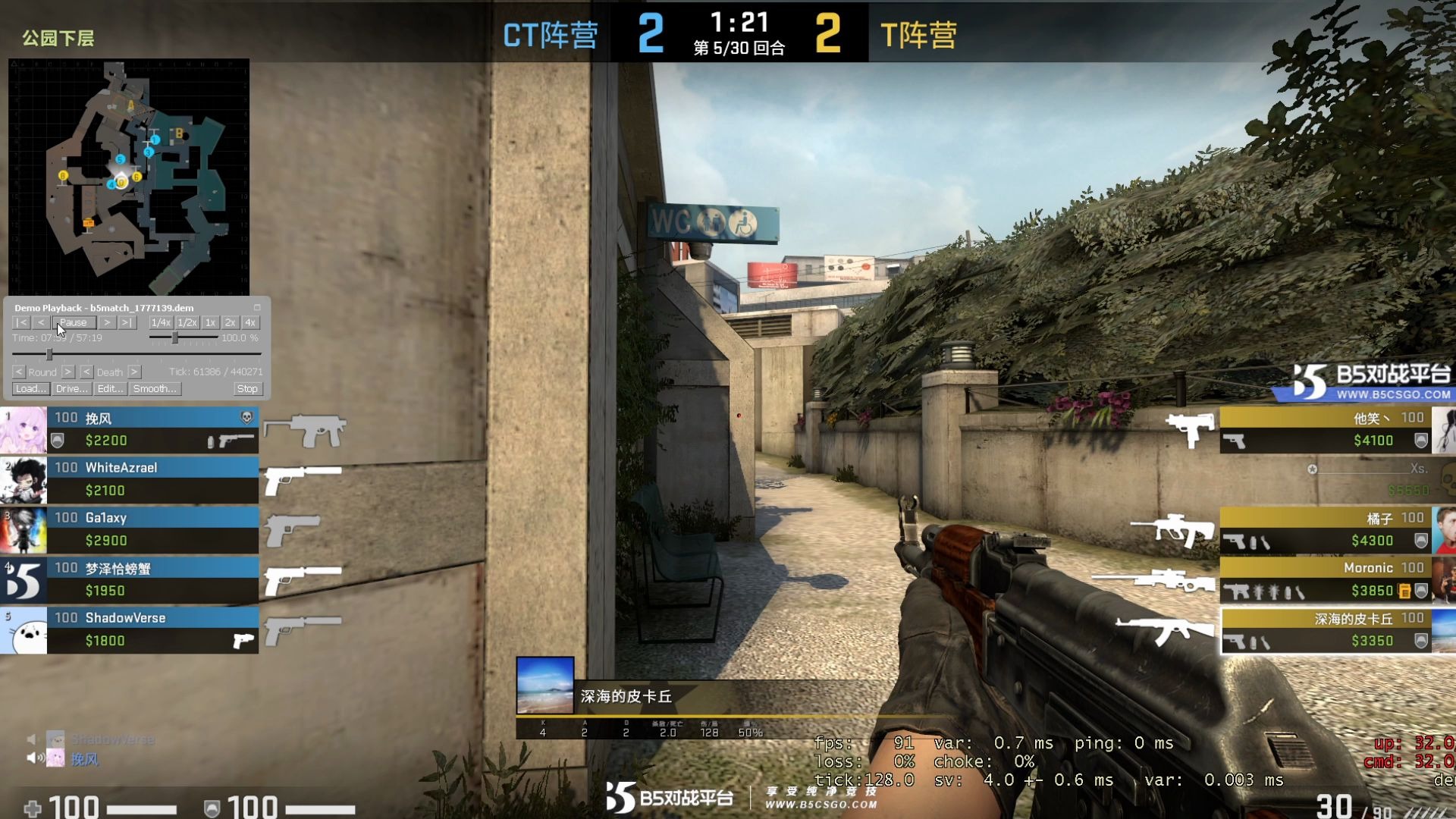The image size is (1456, 819).
Task: Click Moronic's defuse kit icon
Action: coord(1404,591)
